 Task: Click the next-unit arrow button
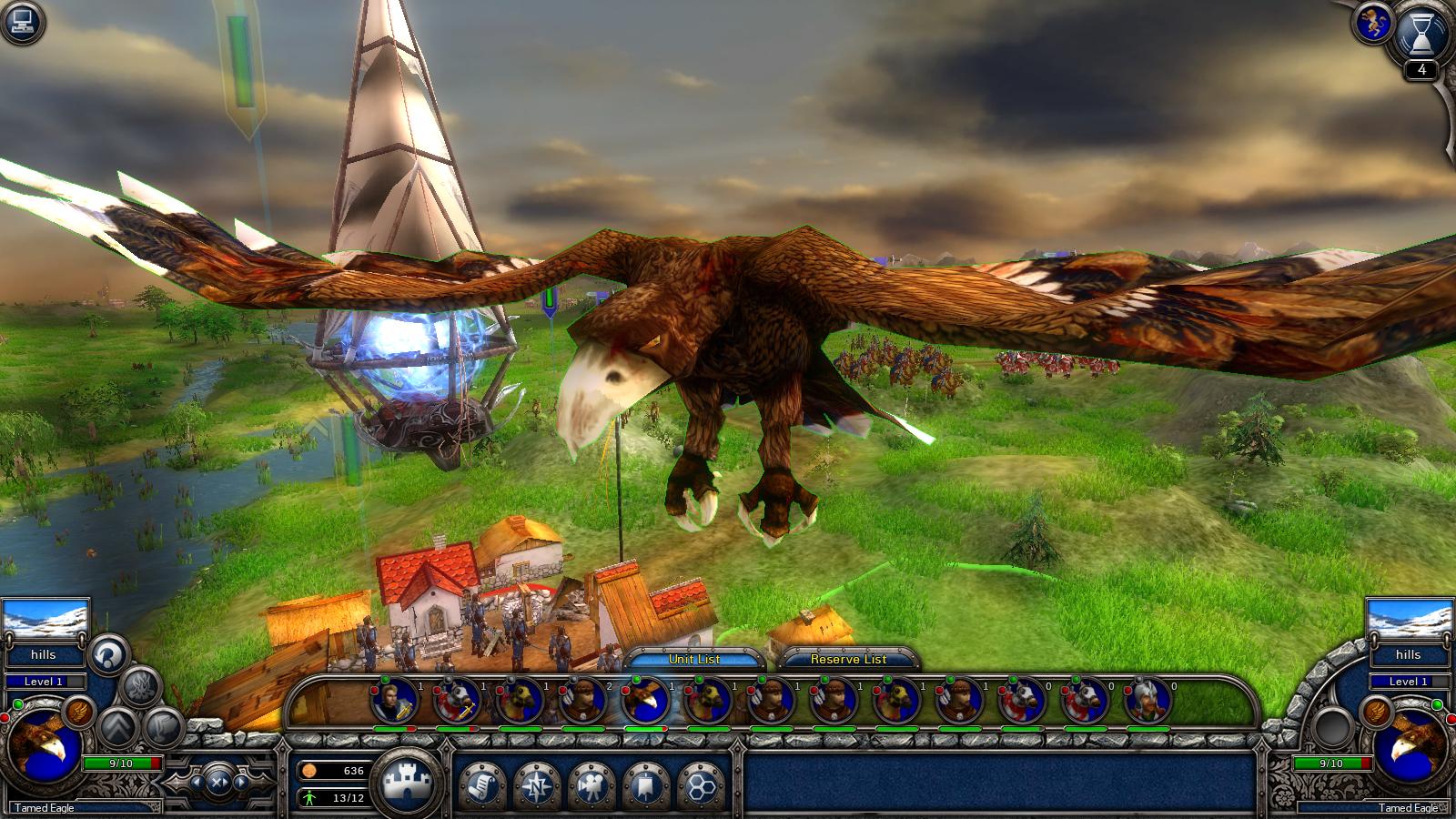pyautogui.click(x=240, y=783)
